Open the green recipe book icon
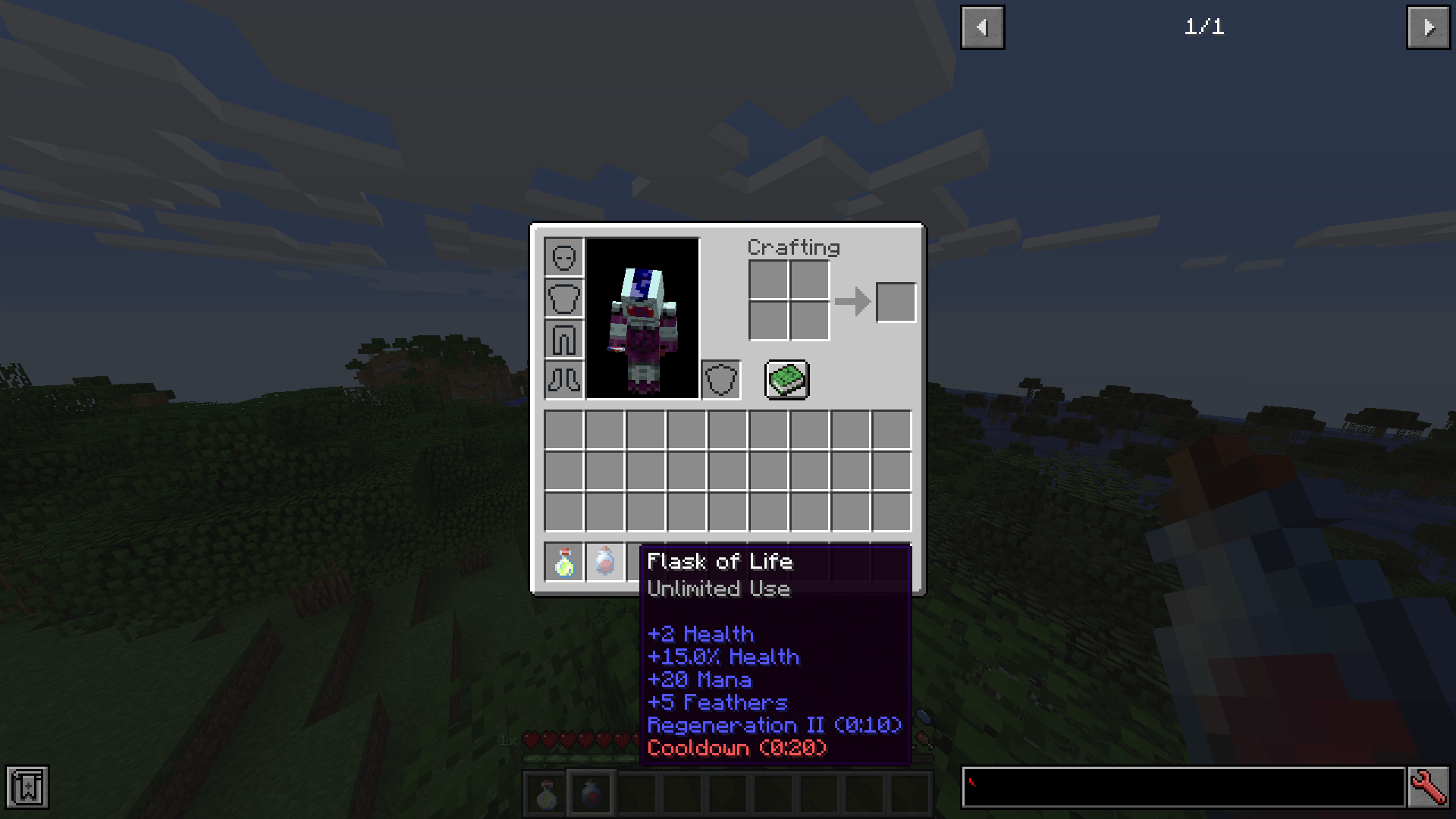The height and width of the screenshot is (819, 1456). coord(786,379)
